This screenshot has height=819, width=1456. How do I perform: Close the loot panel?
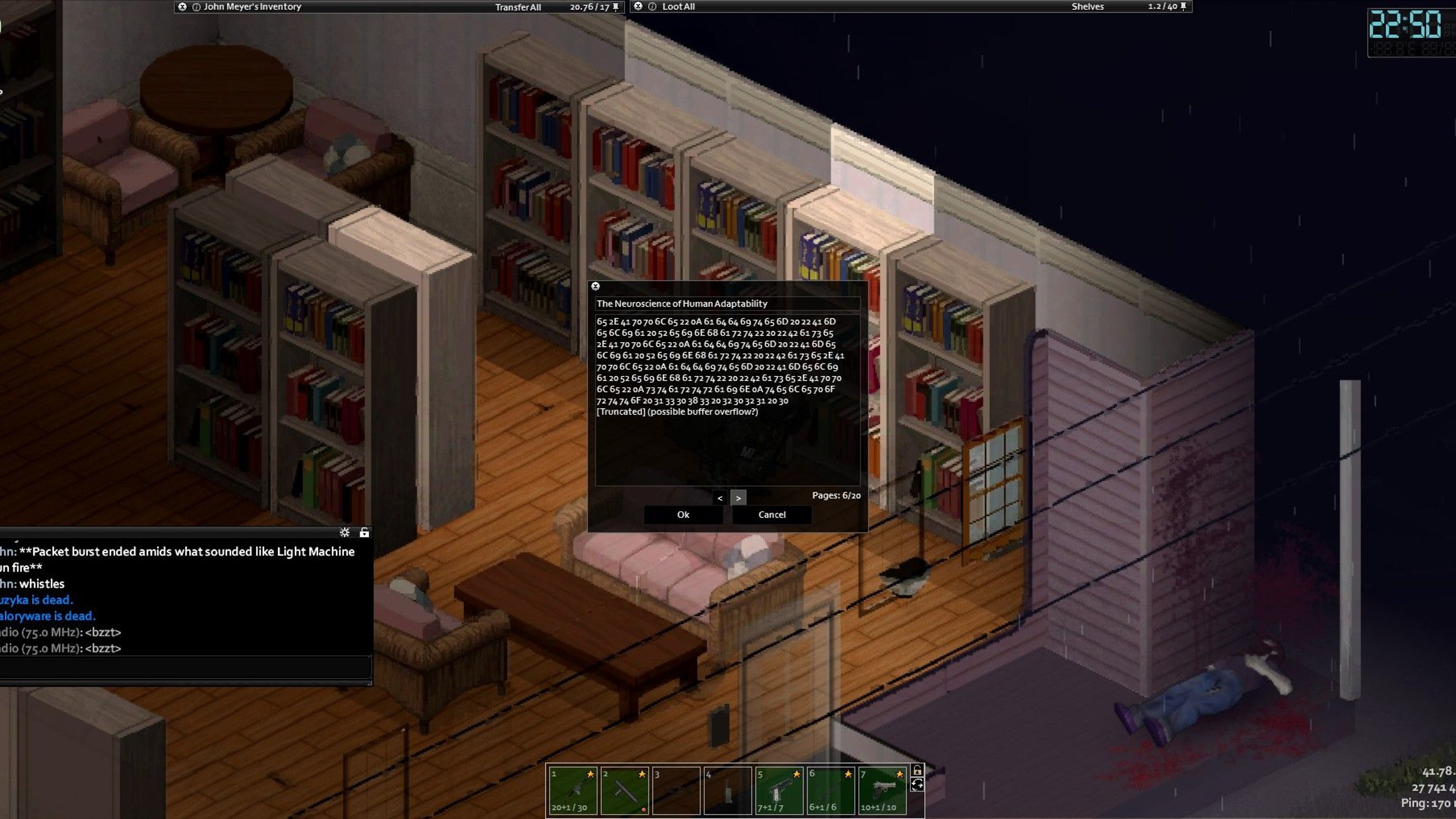pos(638,6)
